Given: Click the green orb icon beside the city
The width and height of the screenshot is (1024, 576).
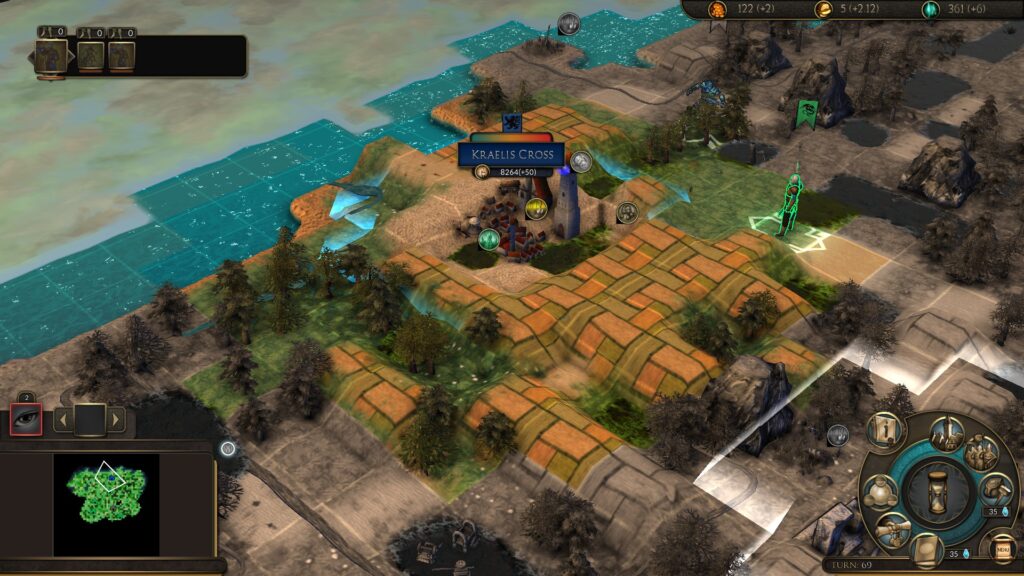Looking at the screenshot, I should pos(488,239).
